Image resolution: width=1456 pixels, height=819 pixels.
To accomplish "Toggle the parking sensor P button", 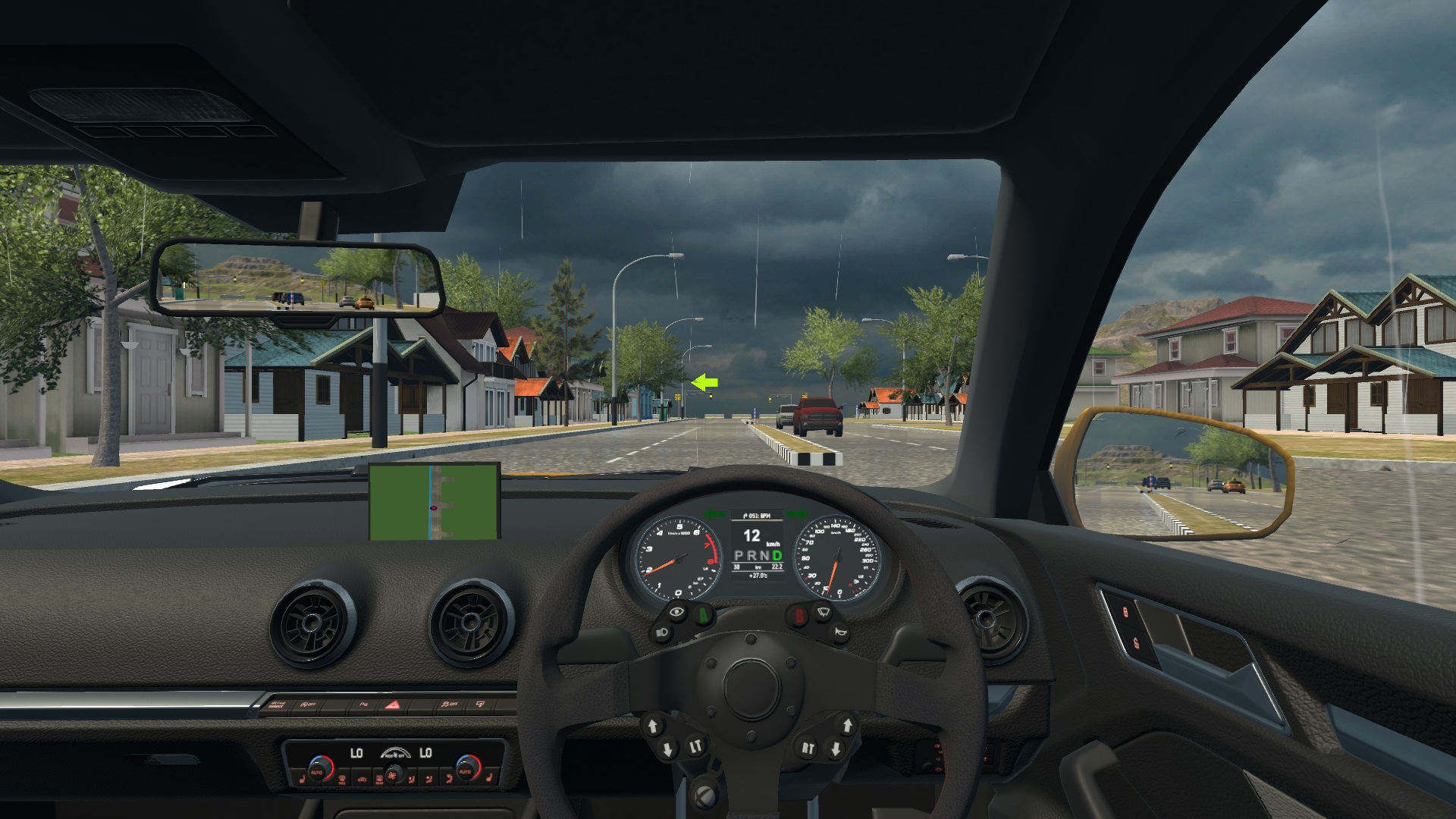I will click(363, 704).
